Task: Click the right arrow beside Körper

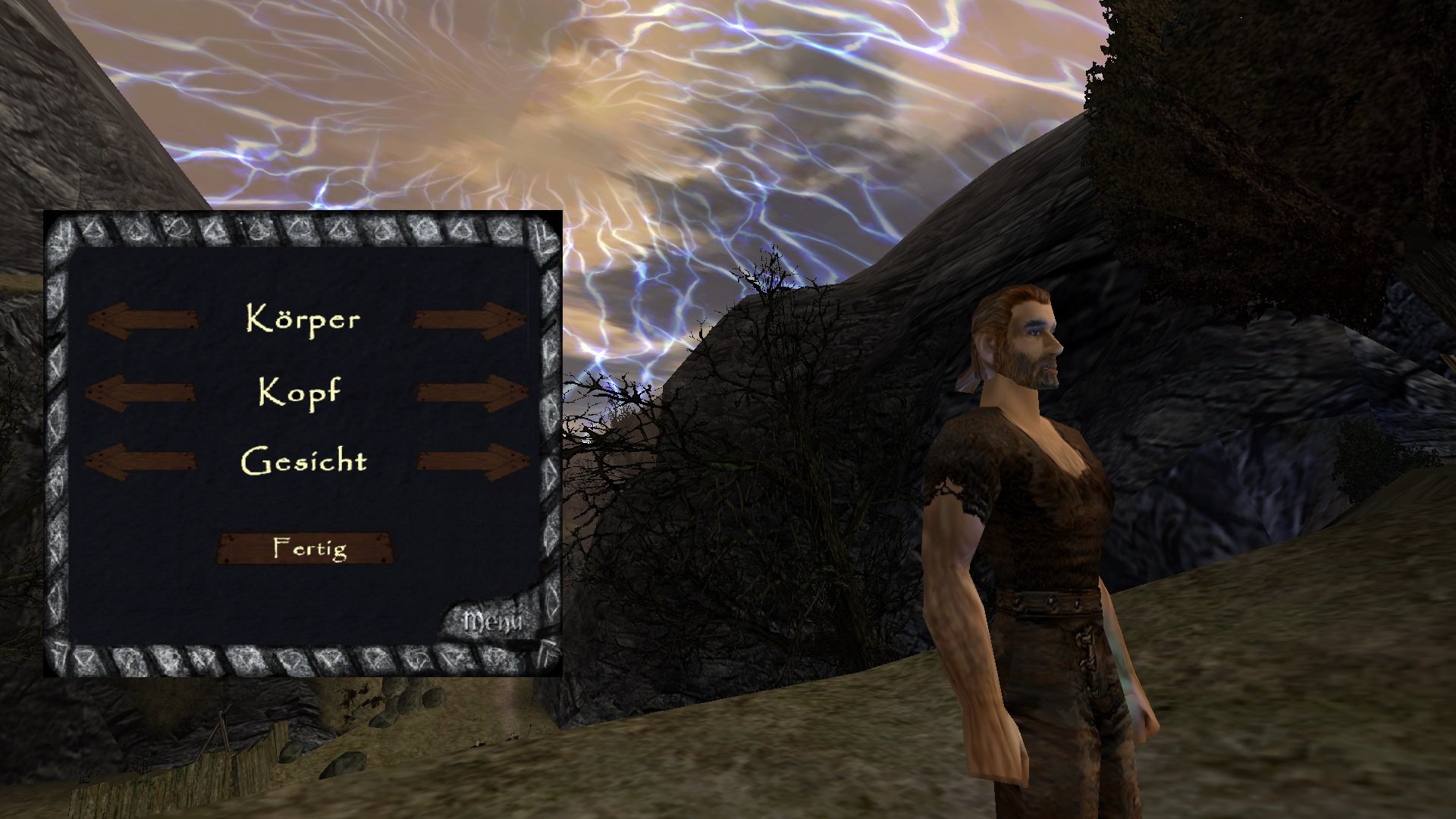Action: click(470, 320)
